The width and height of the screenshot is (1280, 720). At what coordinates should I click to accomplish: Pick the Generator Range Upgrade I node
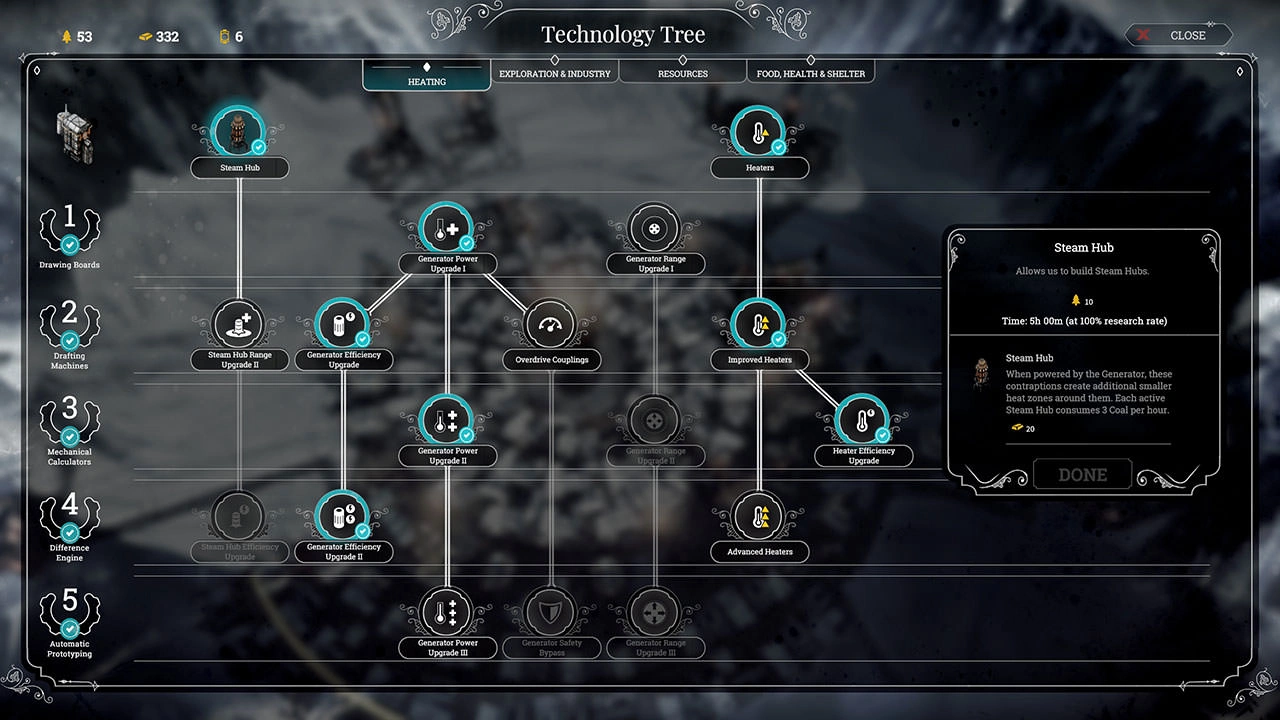655,230
